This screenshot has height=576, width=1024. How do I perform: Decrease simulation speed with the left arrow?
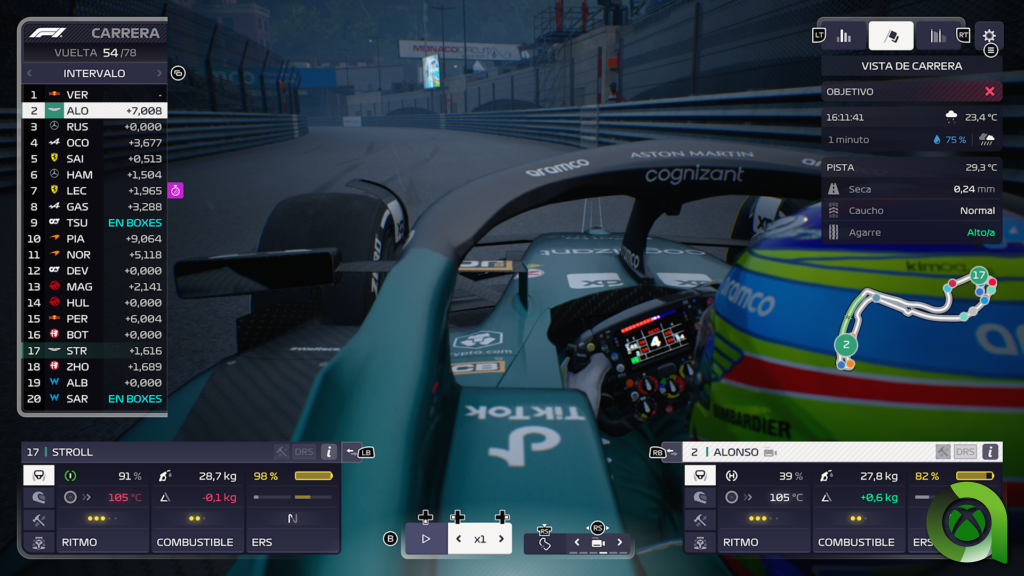click(458, 539)
